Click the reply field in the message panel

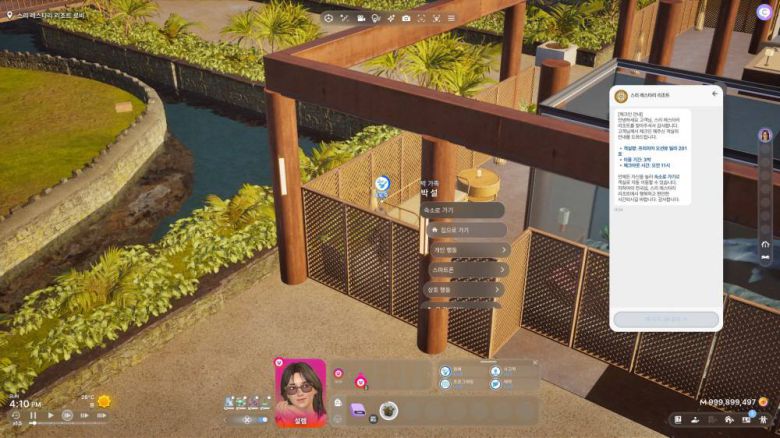pos(665,319)
